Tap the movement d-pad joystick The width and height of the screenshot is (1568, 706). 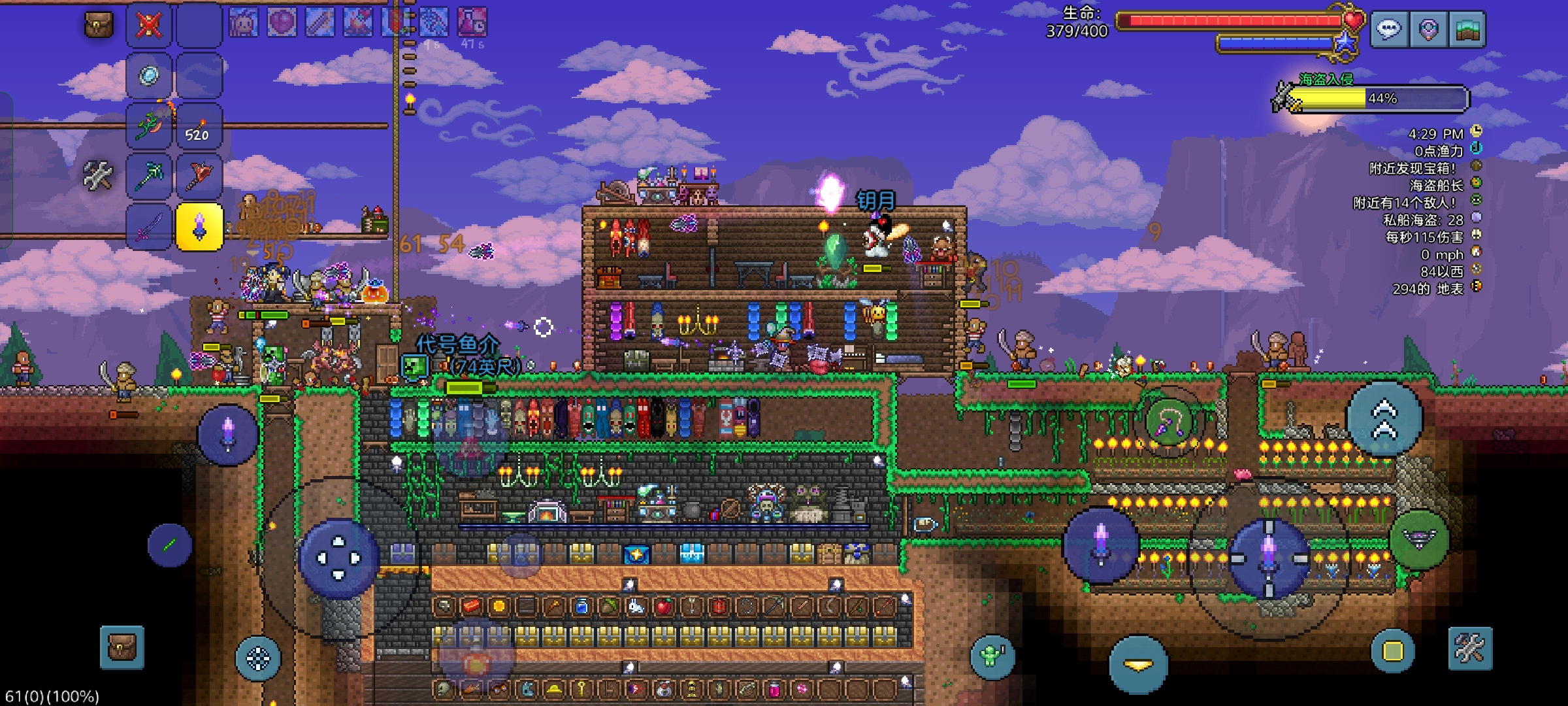(338, 558)
